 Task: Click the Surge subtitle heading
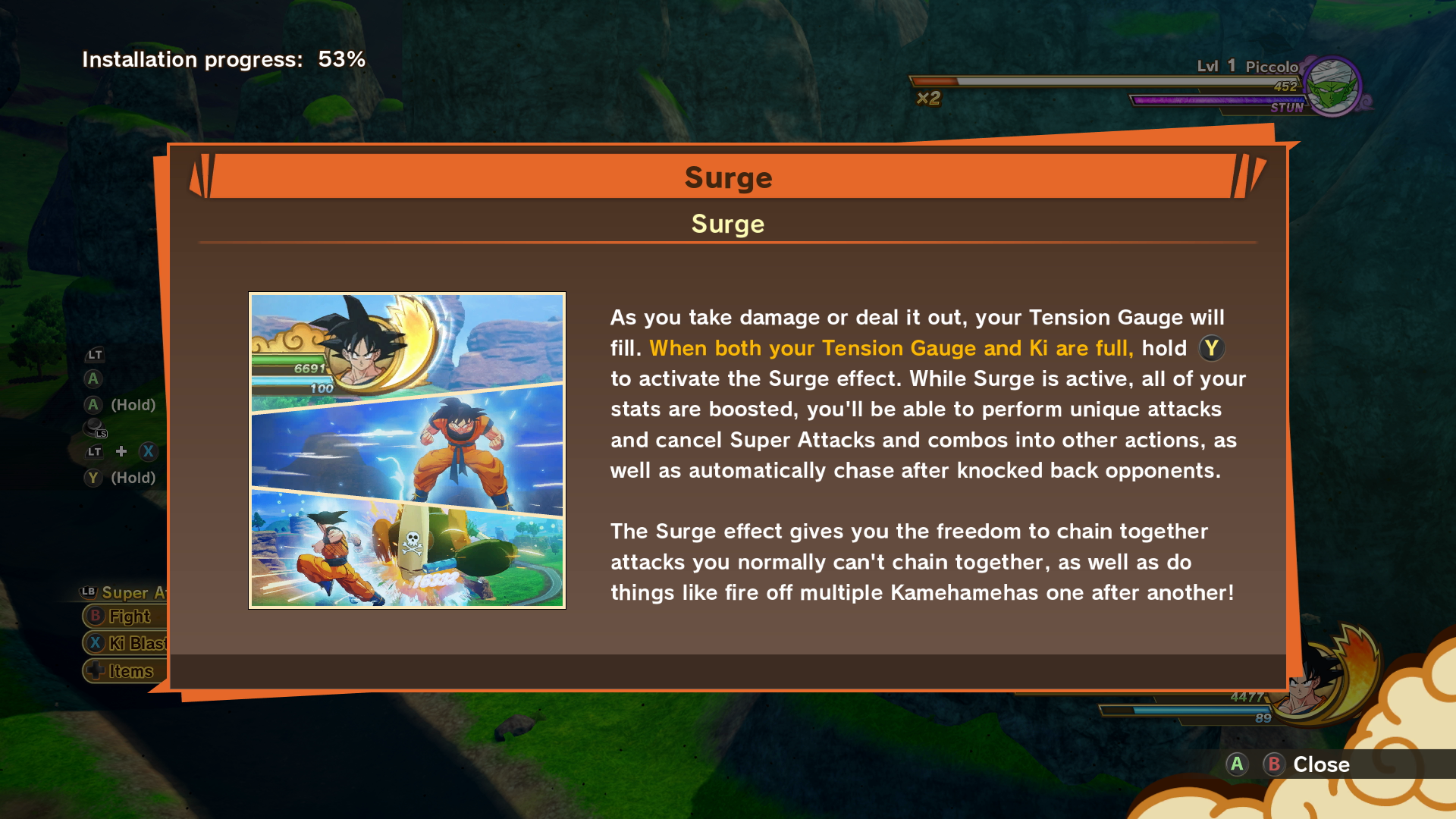[726, 224]
